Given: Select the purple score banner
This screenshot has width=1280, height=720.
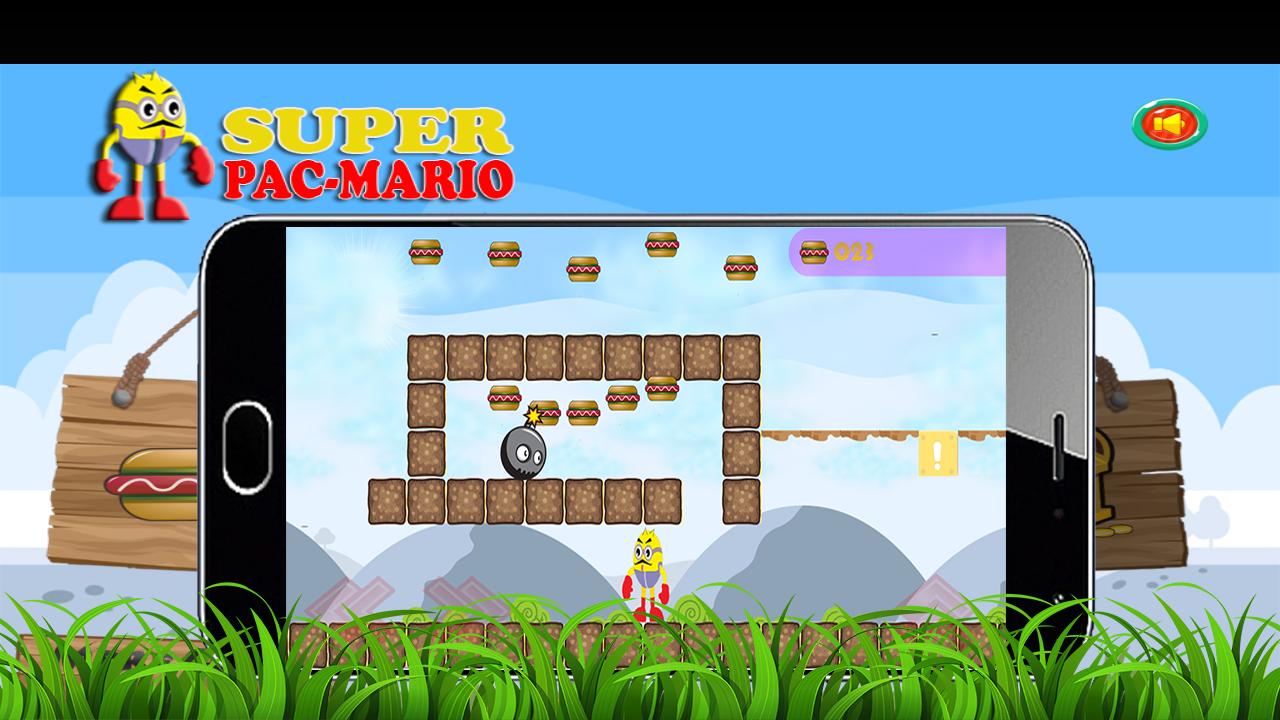Looking at the screenshot, I should (895, 252).
